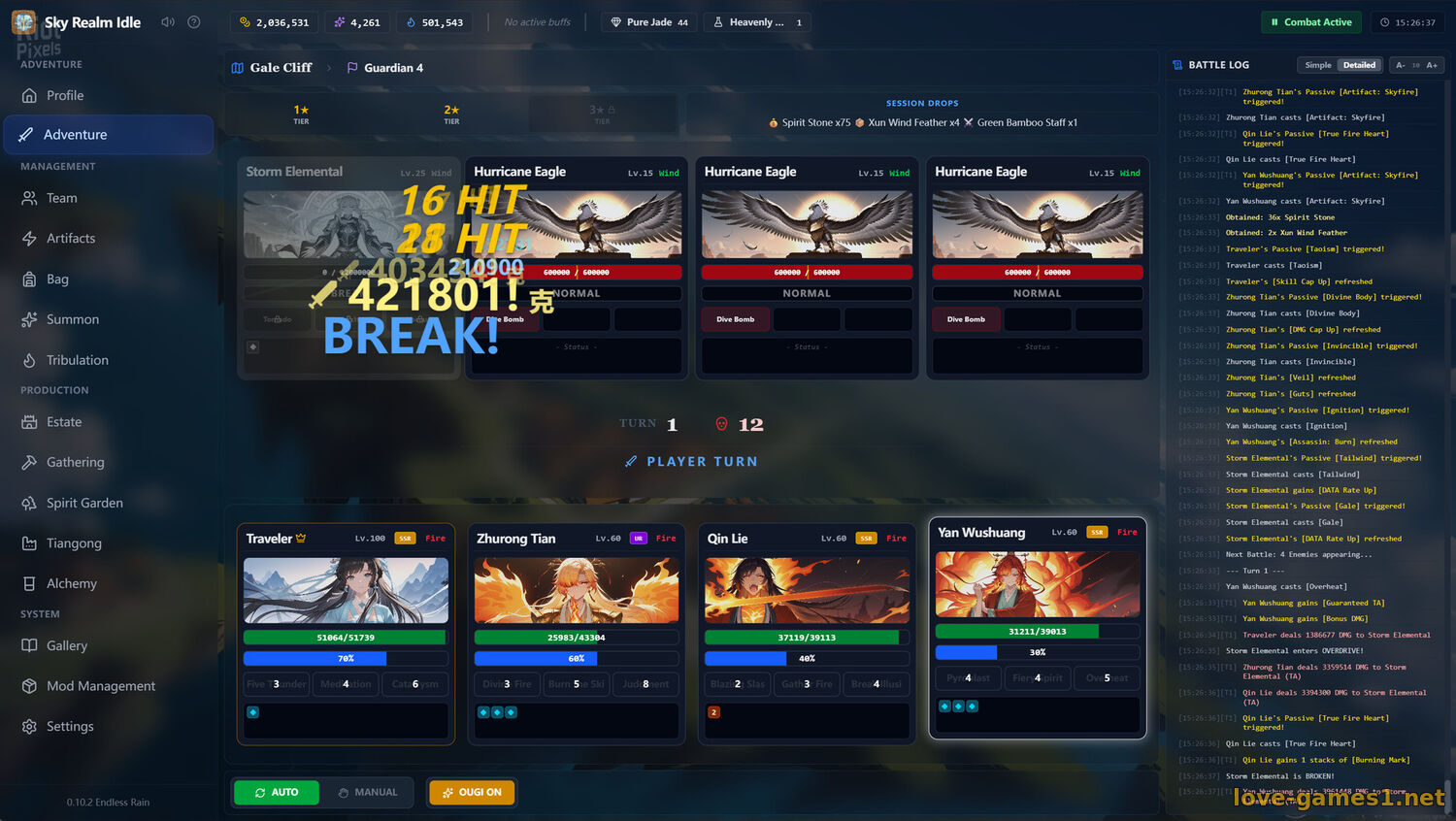The image size is (1456, 821).
Task: Open the Alchemy menu
Action: pyautogui.click(x=71, y=583)
